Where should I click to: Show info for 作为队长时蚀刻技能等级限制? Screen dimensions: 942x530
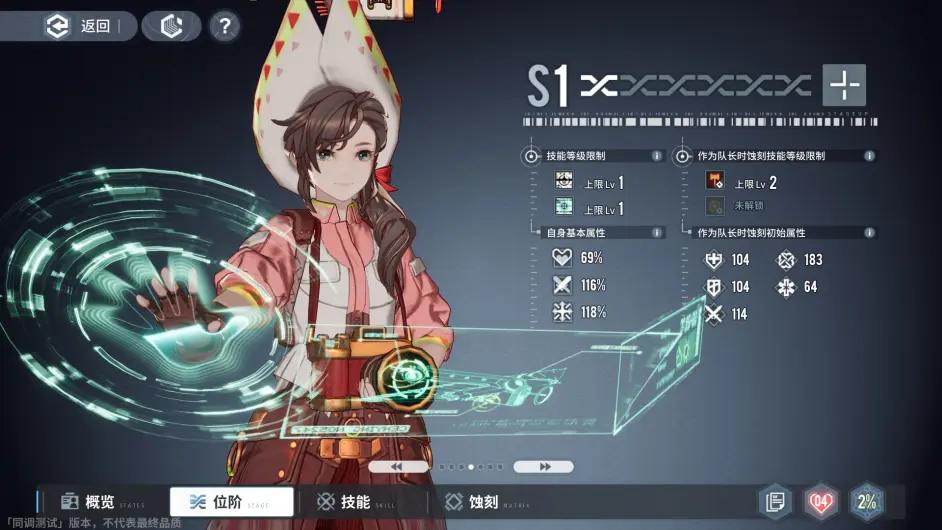(x=869, y=156)
